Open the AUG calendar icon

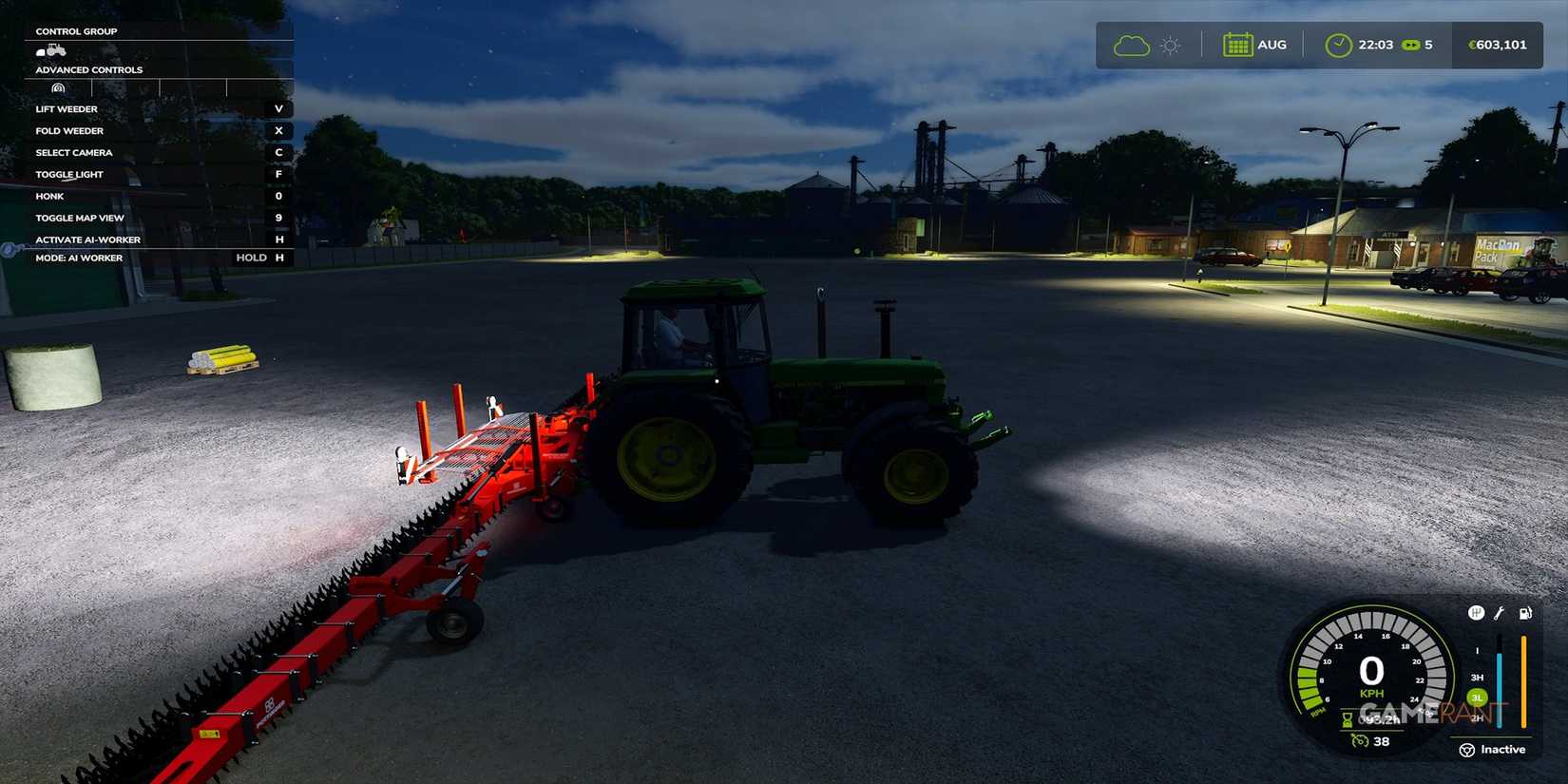tap(1236, 44)
